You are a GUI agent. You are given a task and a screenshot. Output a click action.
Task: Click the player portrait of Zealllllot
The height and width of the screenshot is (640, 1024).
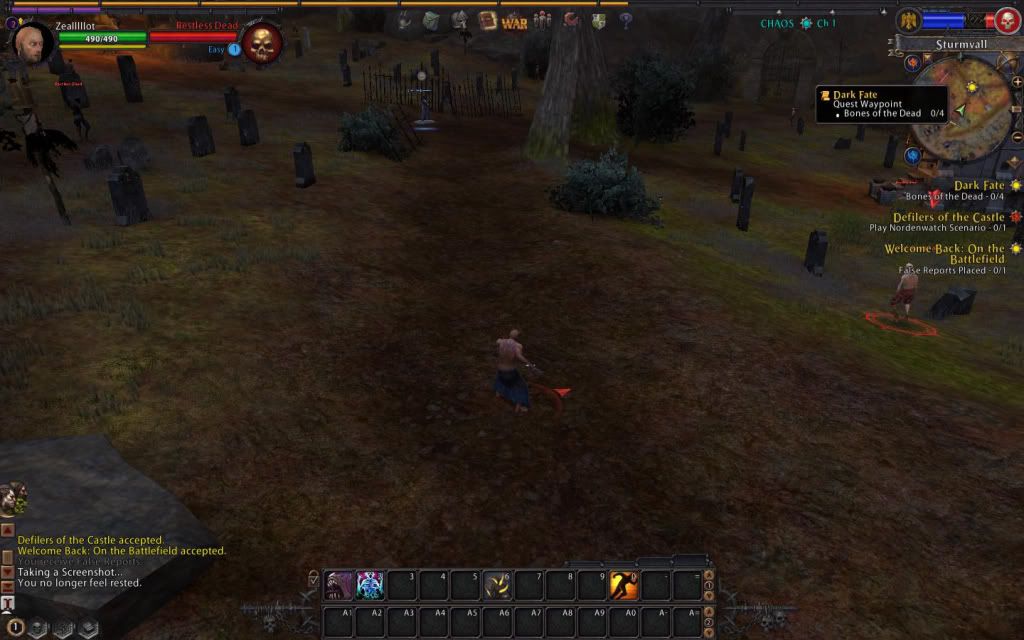[32, 42]
